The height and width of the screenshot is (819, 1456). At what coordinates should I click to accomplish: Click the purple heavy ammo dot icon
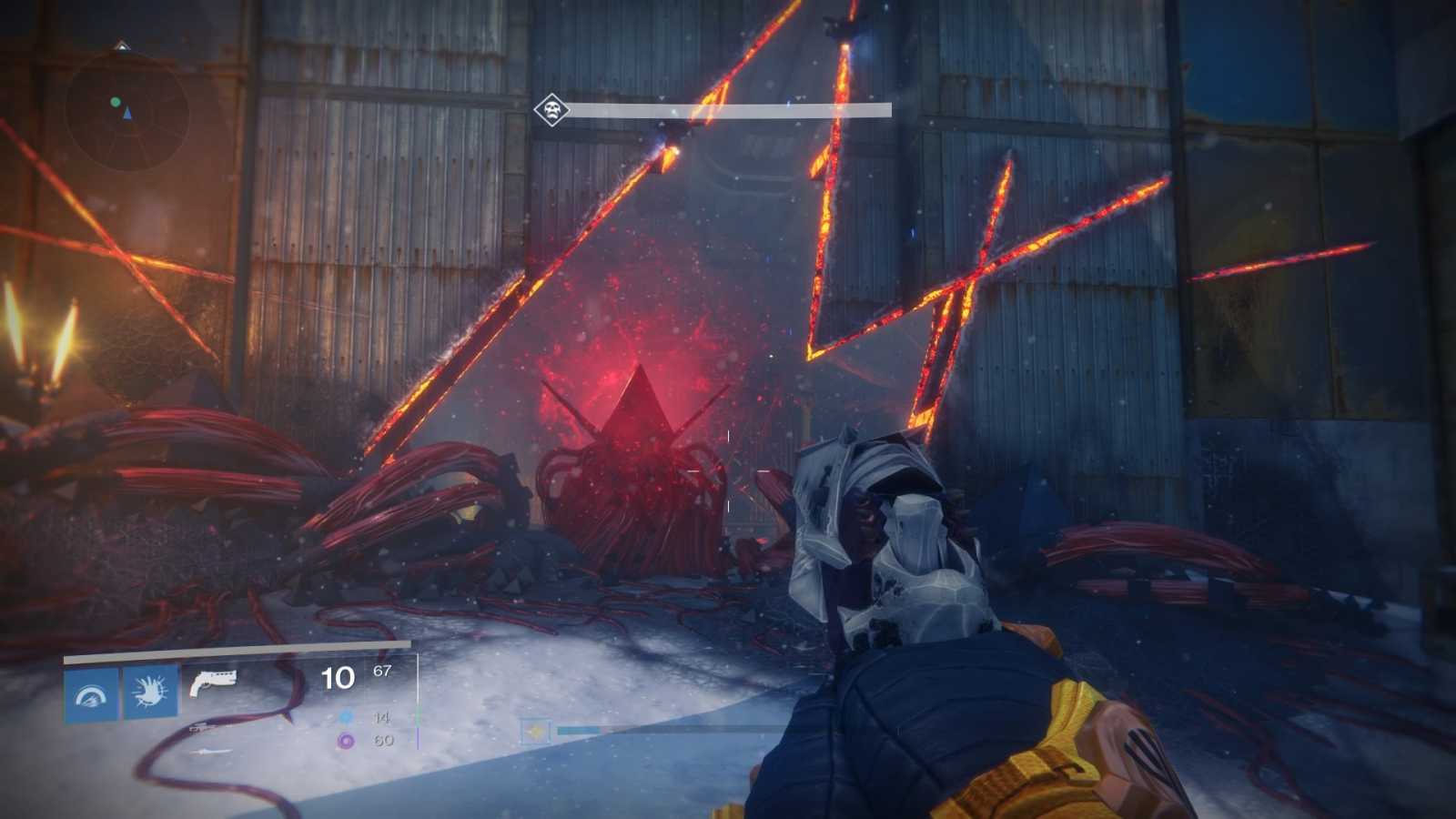[x=345, y=742]
